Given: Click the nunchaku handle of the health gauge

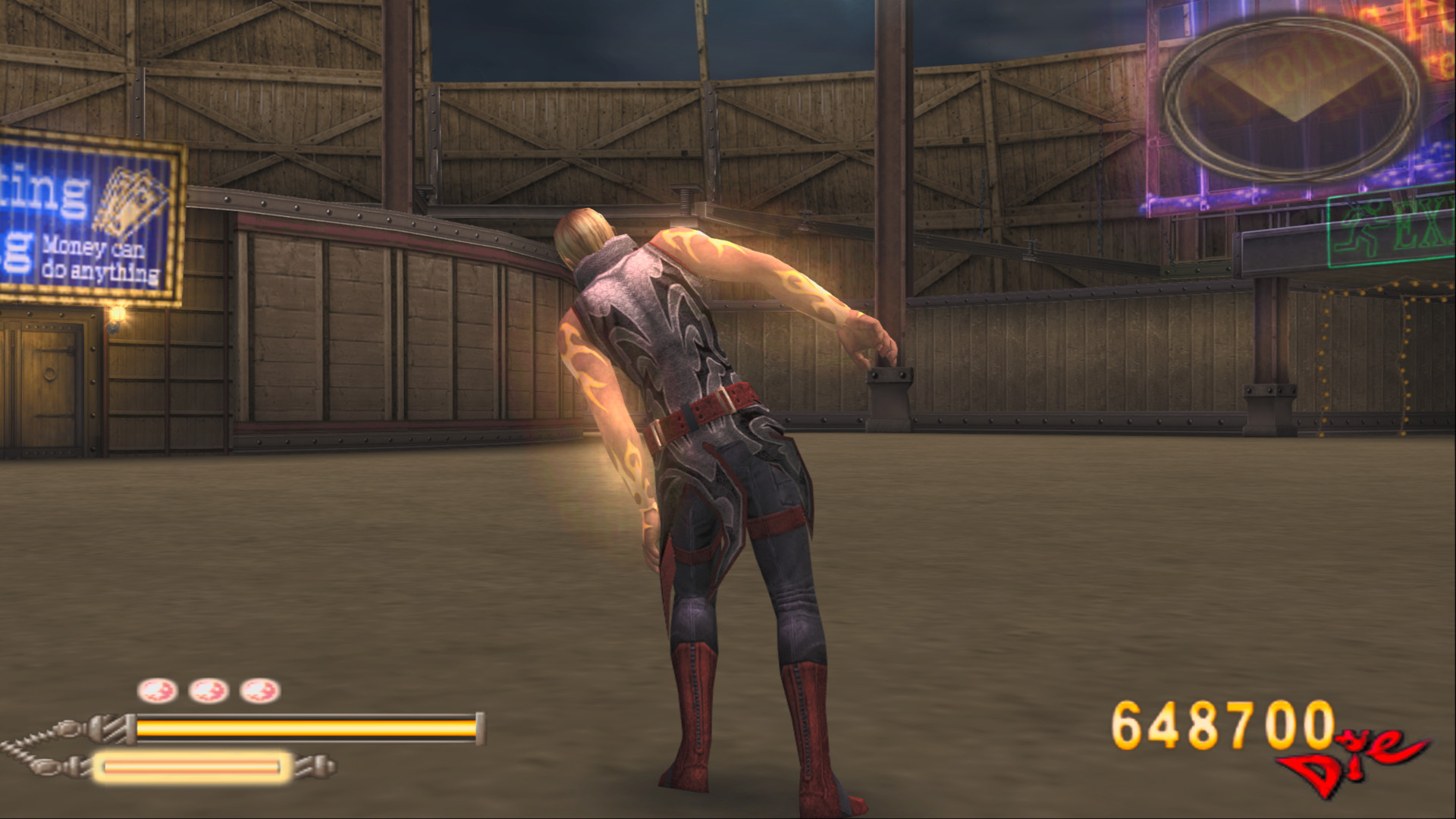Looking at the screenshot, I should tap(106, 728).
